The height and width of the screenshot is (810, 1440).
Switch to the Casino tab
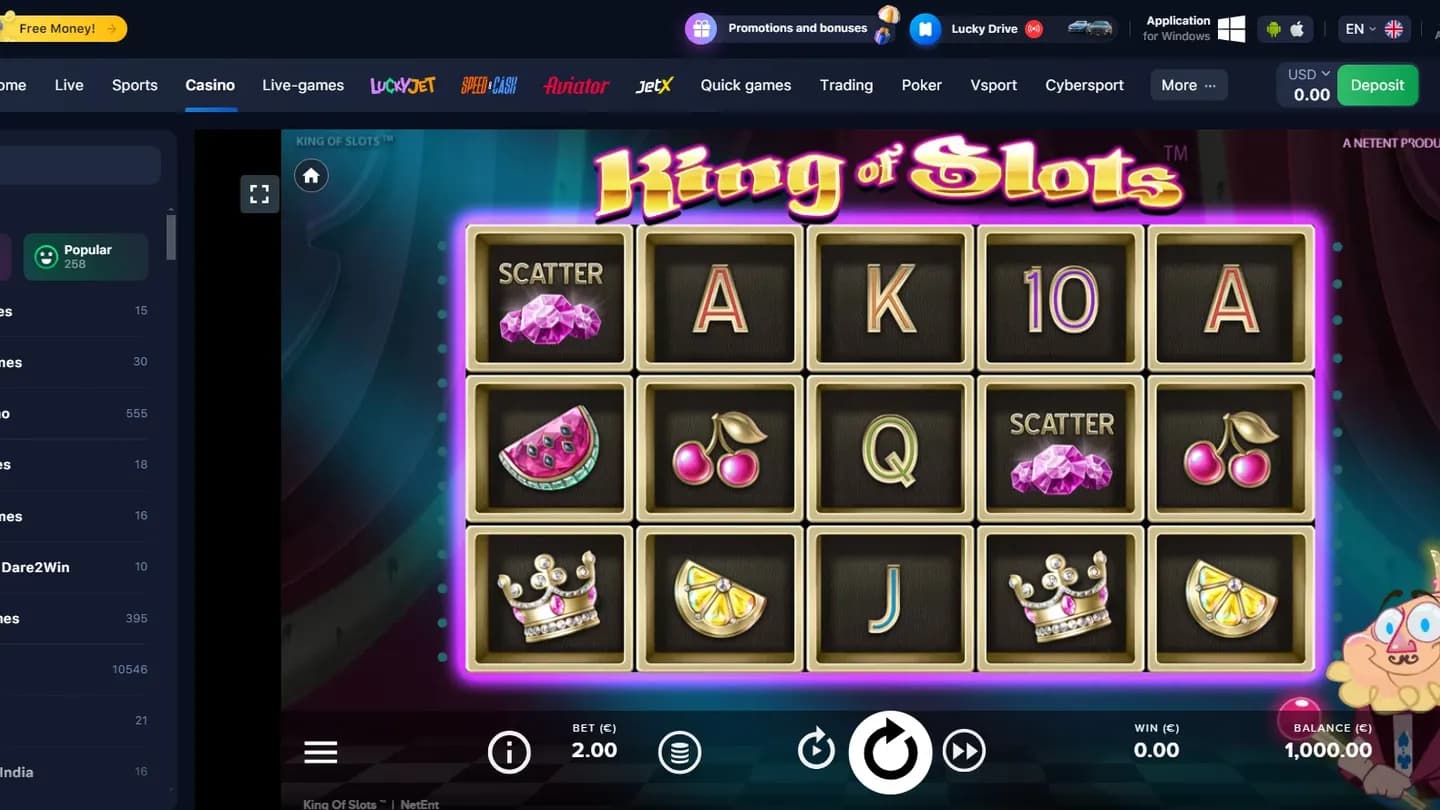[x=210, y=85]
